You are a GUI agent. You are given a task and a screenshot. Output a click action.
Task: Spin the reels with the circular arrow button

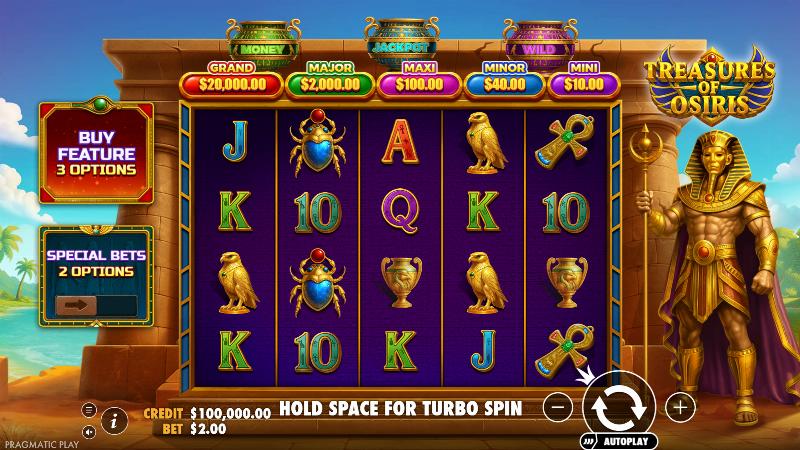(x=619, y=407)
